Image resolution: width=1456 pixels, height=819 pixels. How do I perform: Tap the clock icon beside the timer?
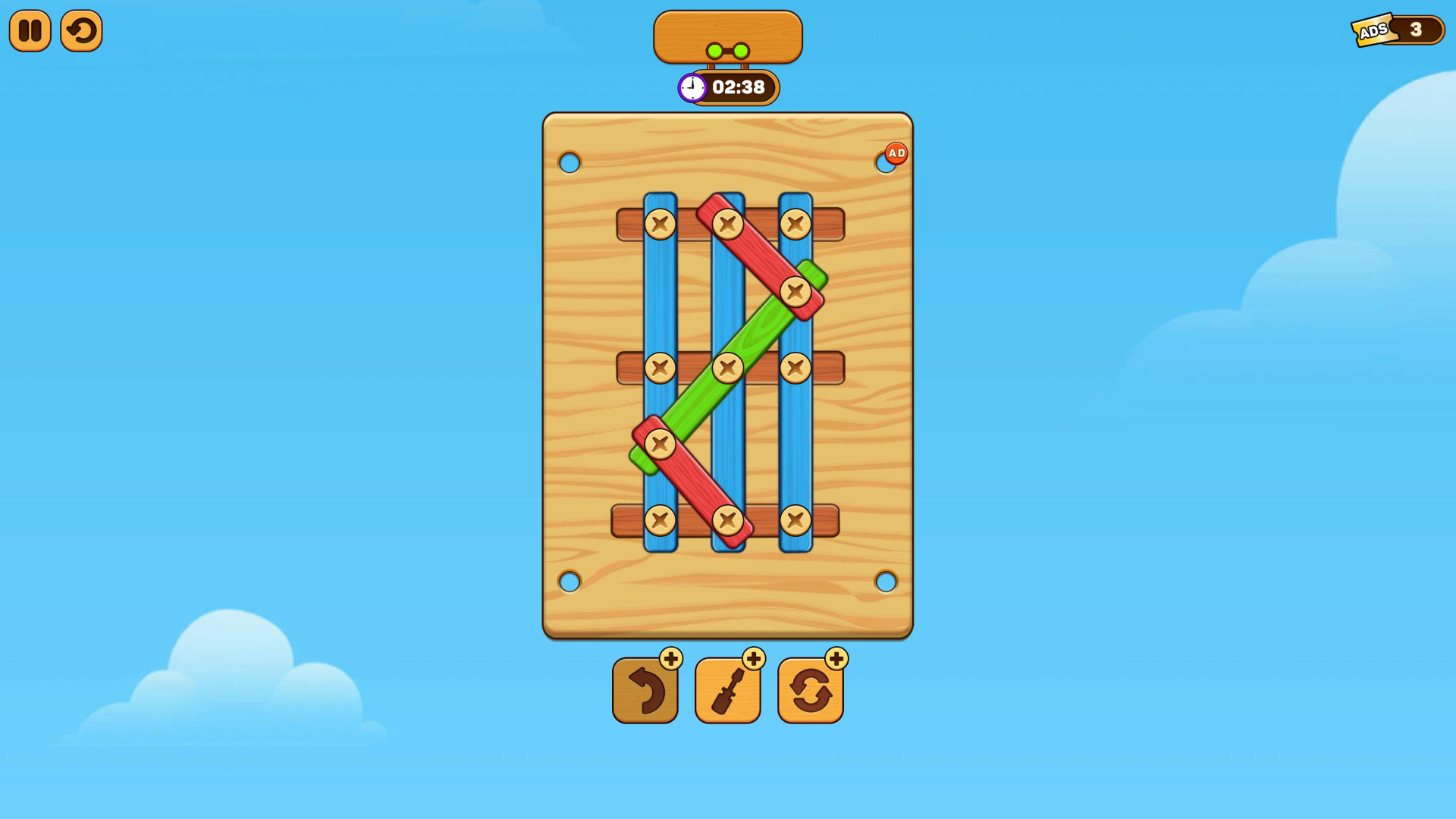pos(691,87)
